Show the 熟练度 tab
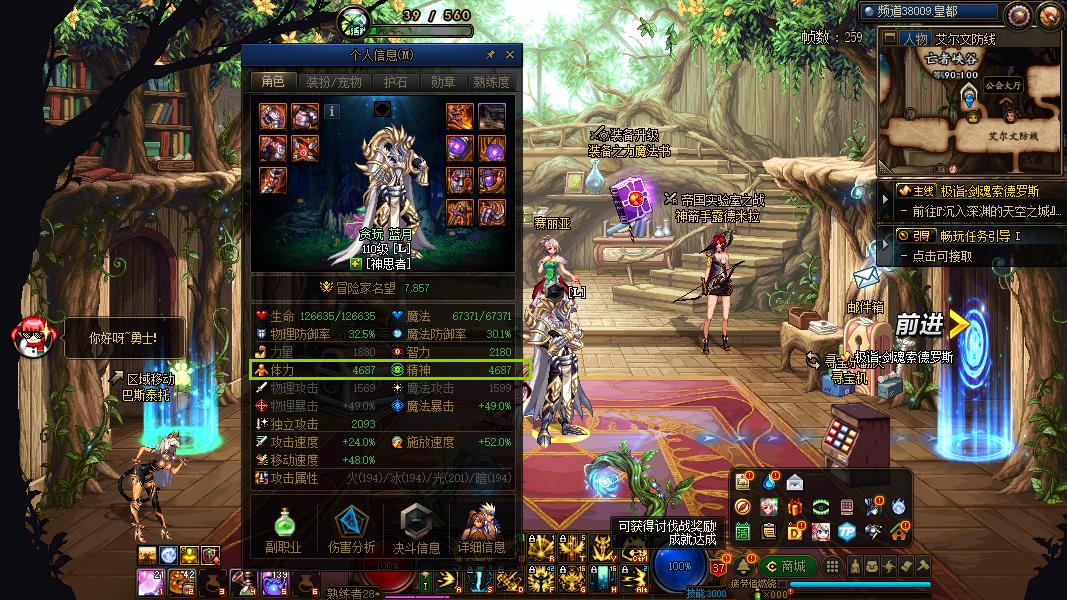This screenshot has height=600, width=1067. [x=491, y=82]
